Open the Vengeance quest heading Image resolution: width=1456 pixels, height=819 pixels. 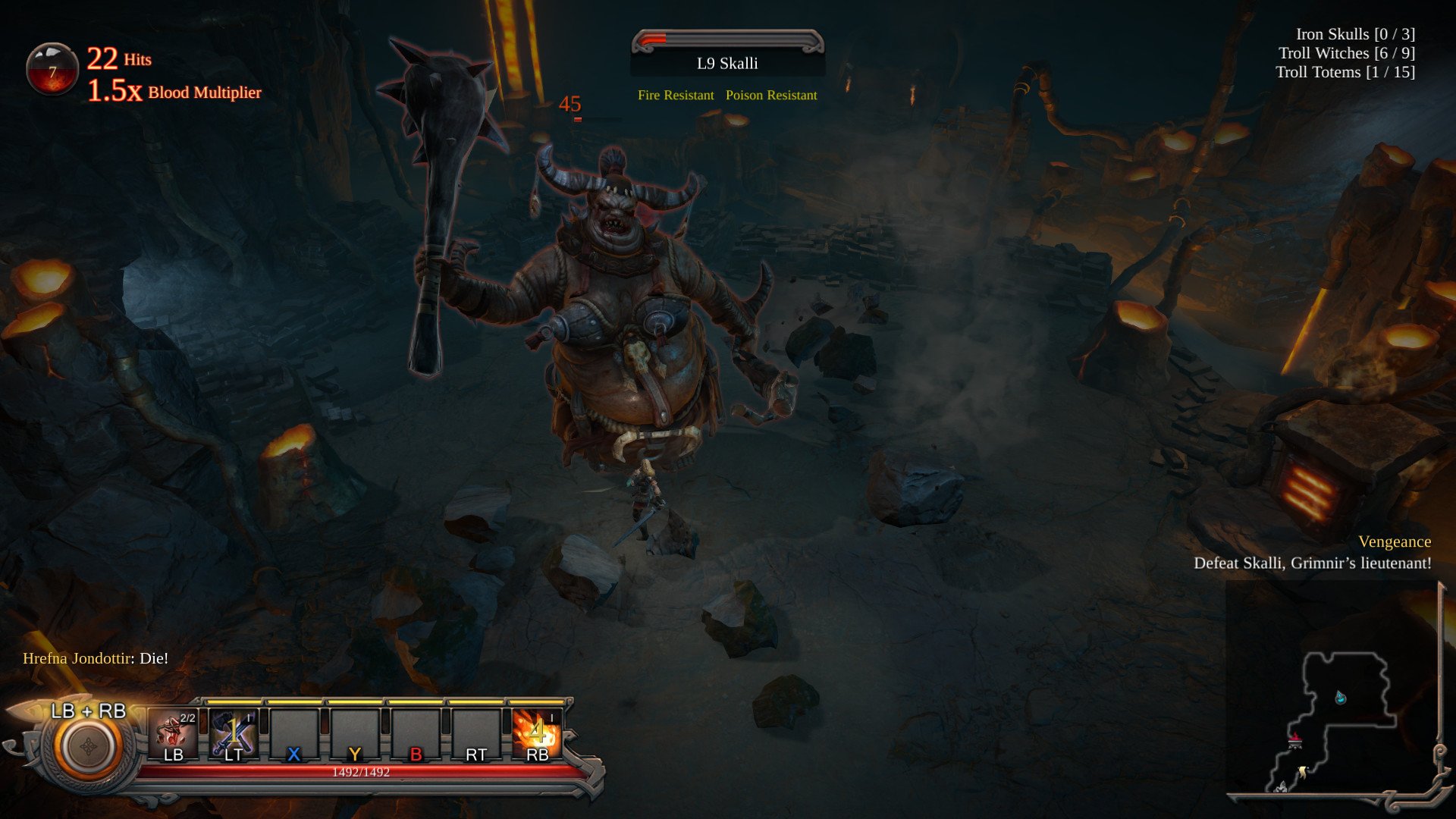pyautogui.click(x=1395, y=541)
